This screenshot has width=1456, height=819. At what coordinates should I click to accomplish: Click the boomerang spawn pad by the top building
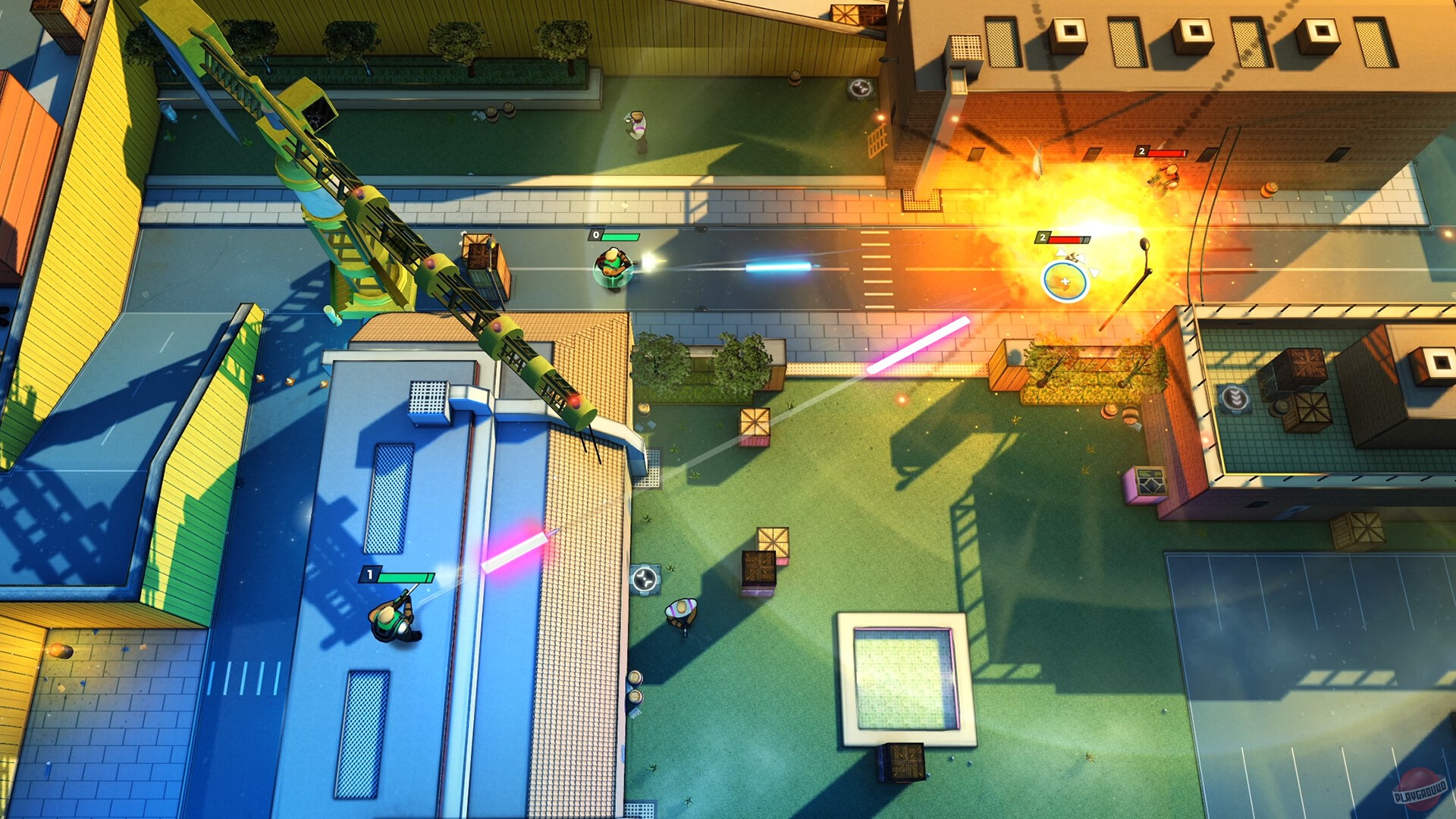coord(860,88)
